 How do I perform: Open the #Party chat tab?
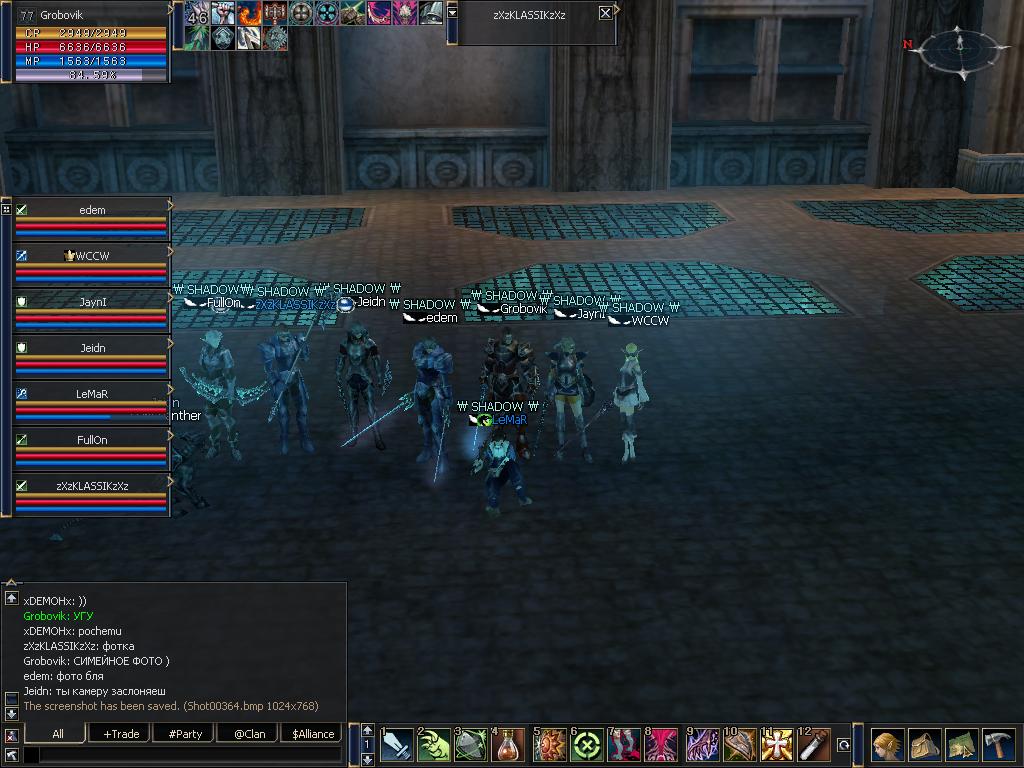point(185,733)
